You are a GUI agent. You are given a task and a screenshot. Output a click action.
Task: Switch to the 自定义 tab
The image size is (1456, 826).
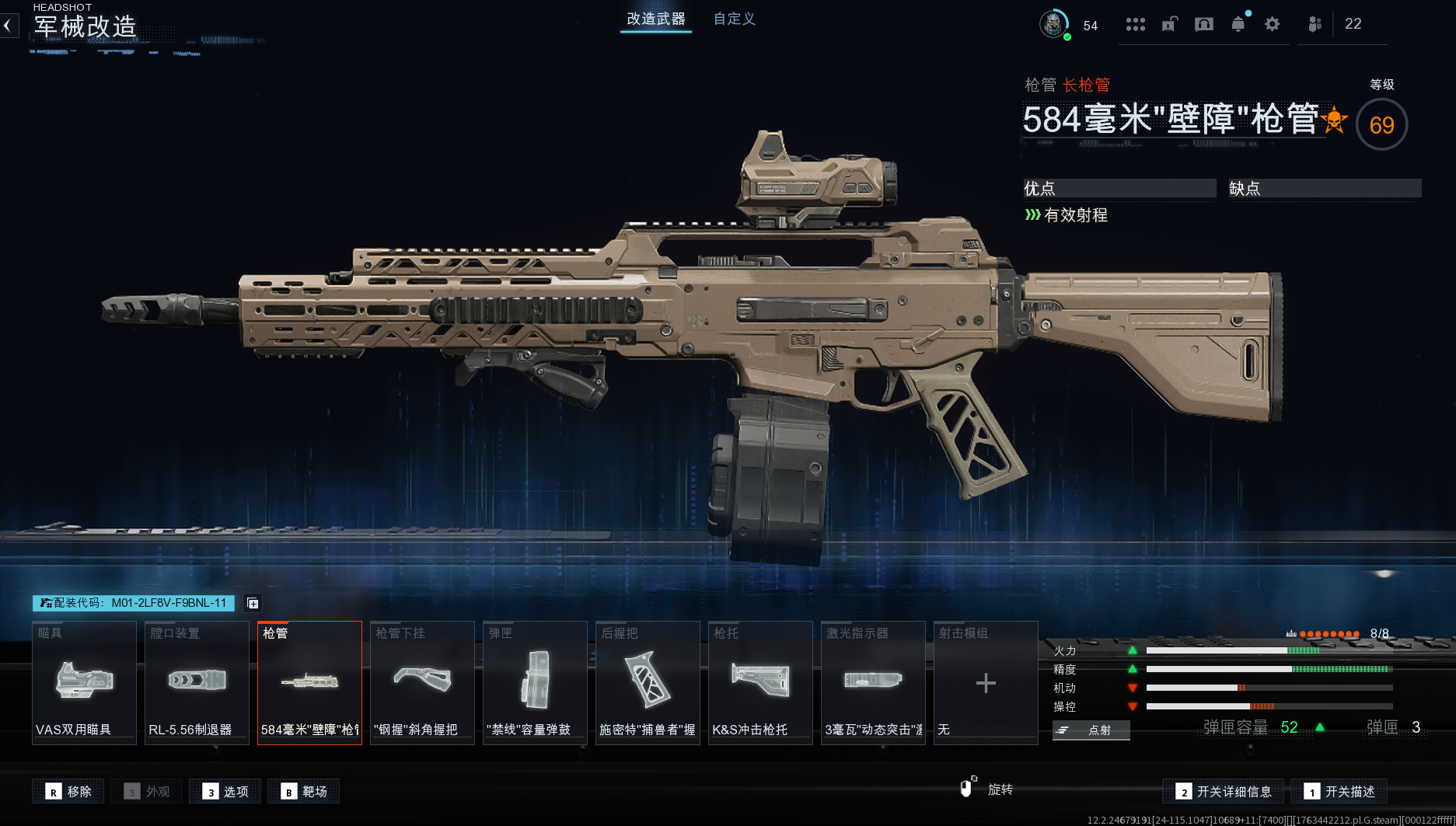pyautogui.click(x=734, y=19)
